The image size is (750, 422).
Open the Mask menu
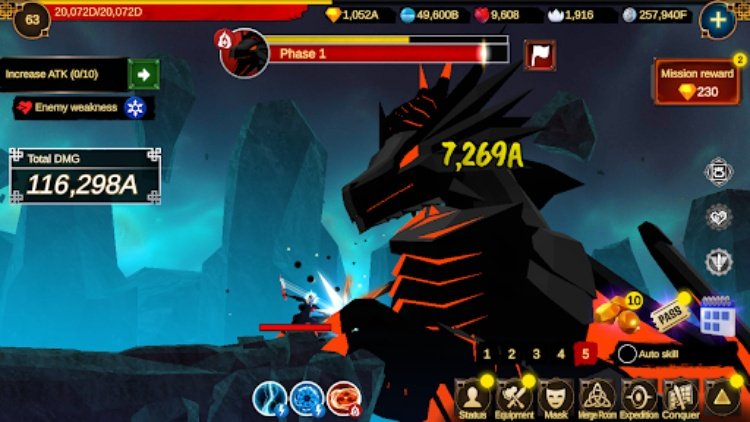click(556, 398)
